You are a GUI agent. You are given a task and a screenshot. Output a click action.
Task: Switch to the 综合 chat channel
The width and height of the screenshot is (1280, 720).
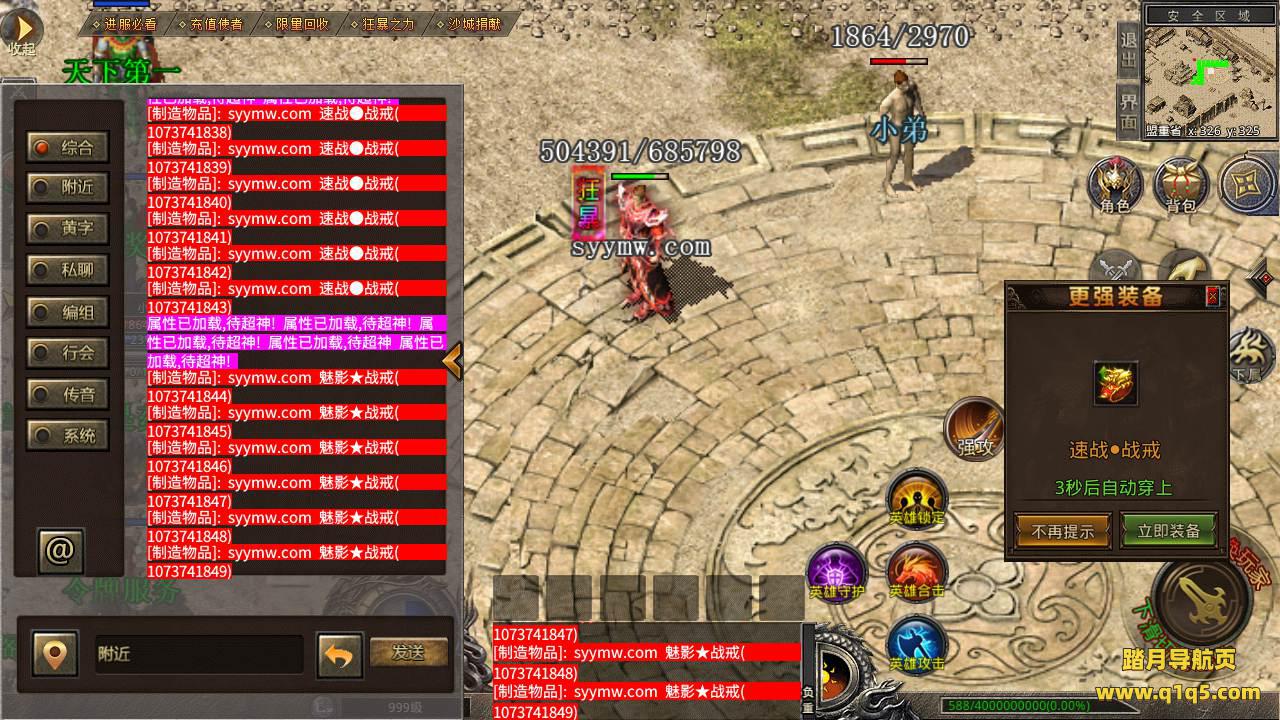pos(67,148)
